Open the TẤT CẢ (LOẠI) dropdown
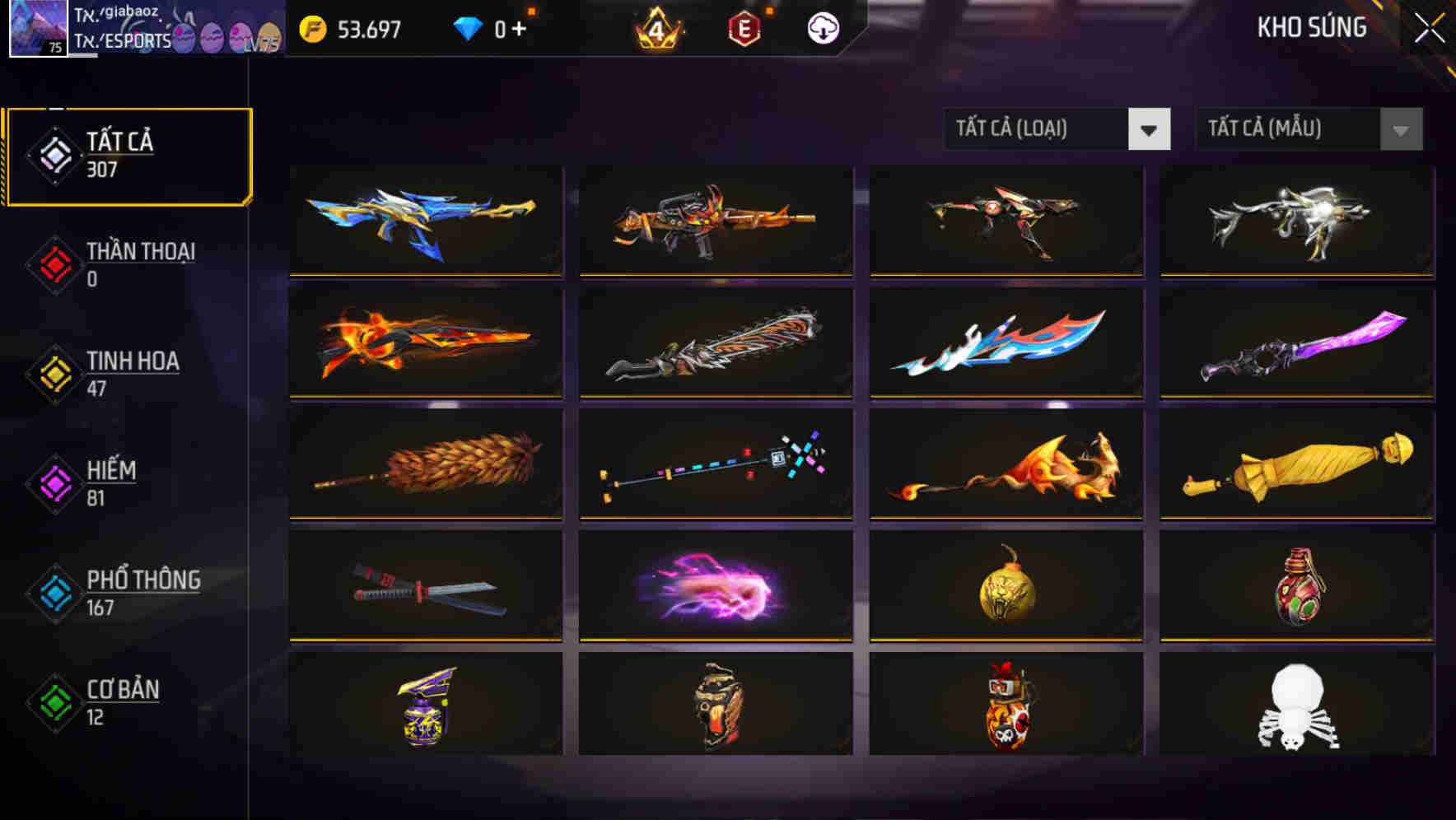Image resolution: width=1456 pixels, height=820 pixels. click(1057, 129)
